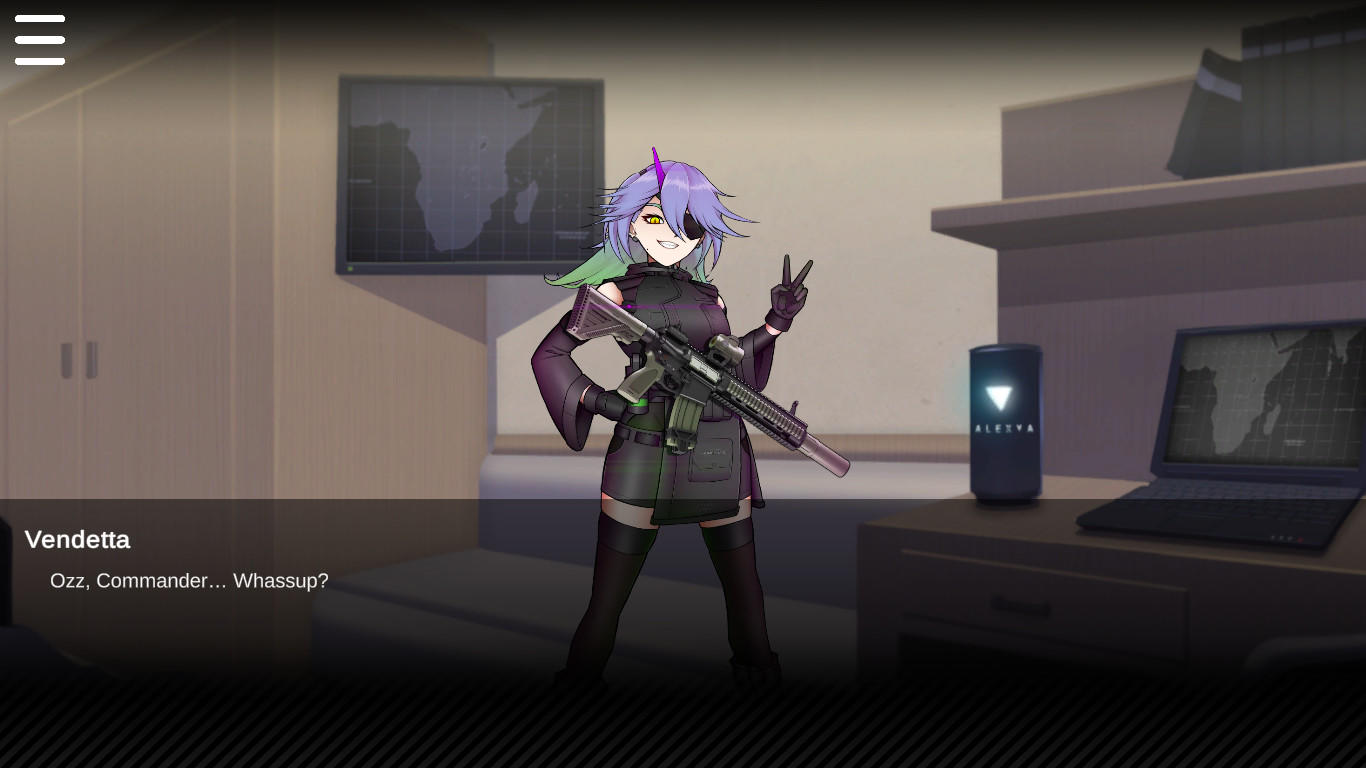This screenshot has width=1366, height=768.
Task: Open the hamburger menu in the top-left corner
Action: 40,40
